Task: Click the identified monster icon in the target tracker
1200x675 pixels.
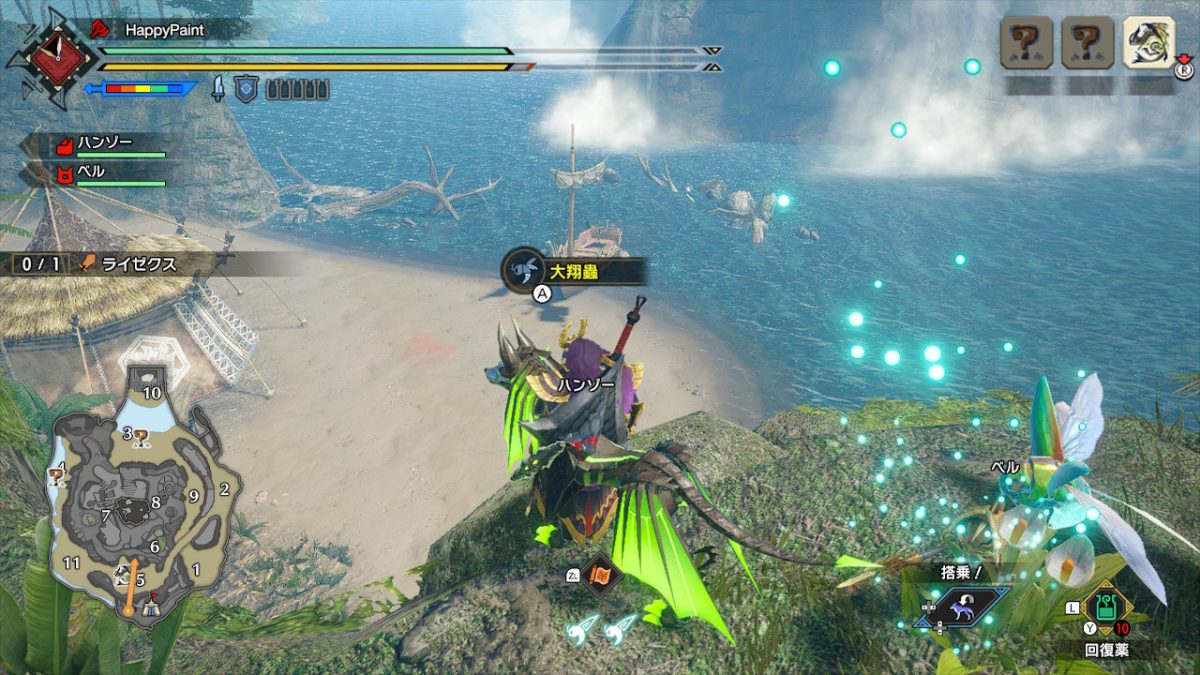Action: pos(1149,43)
